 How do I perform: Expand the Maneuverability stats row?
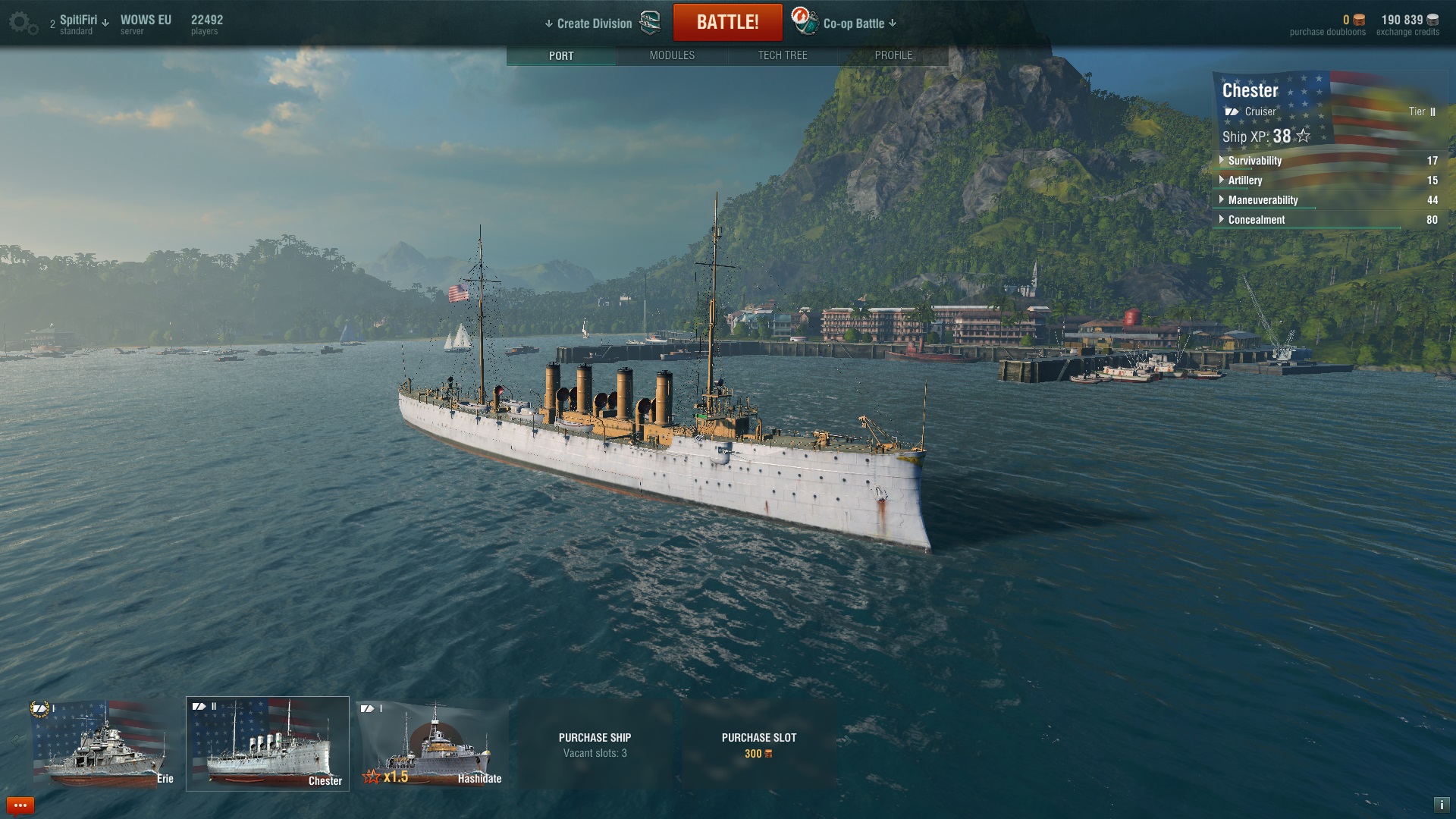click(x=1263, y=200)
